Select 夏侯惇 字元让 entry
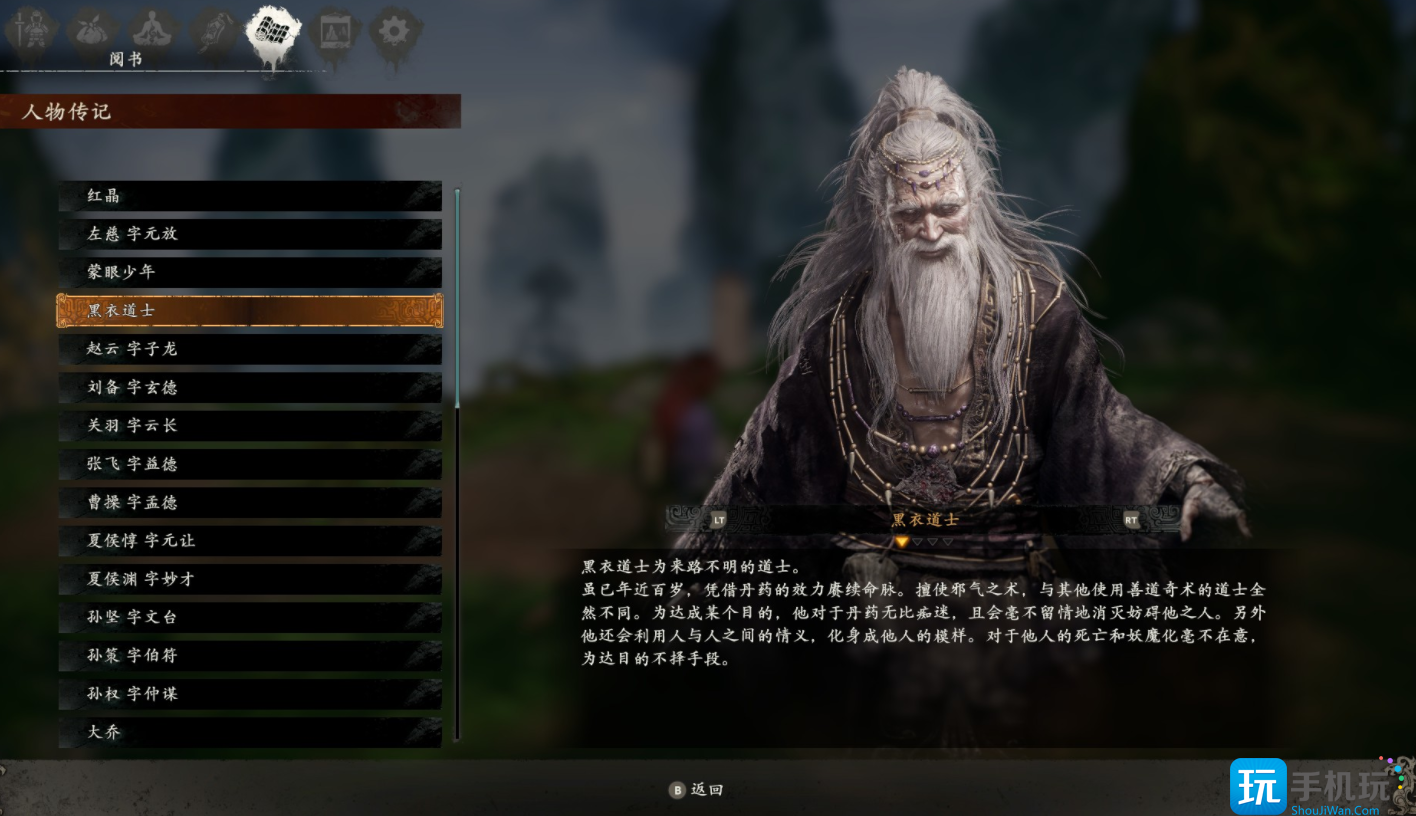 [250, 541]
